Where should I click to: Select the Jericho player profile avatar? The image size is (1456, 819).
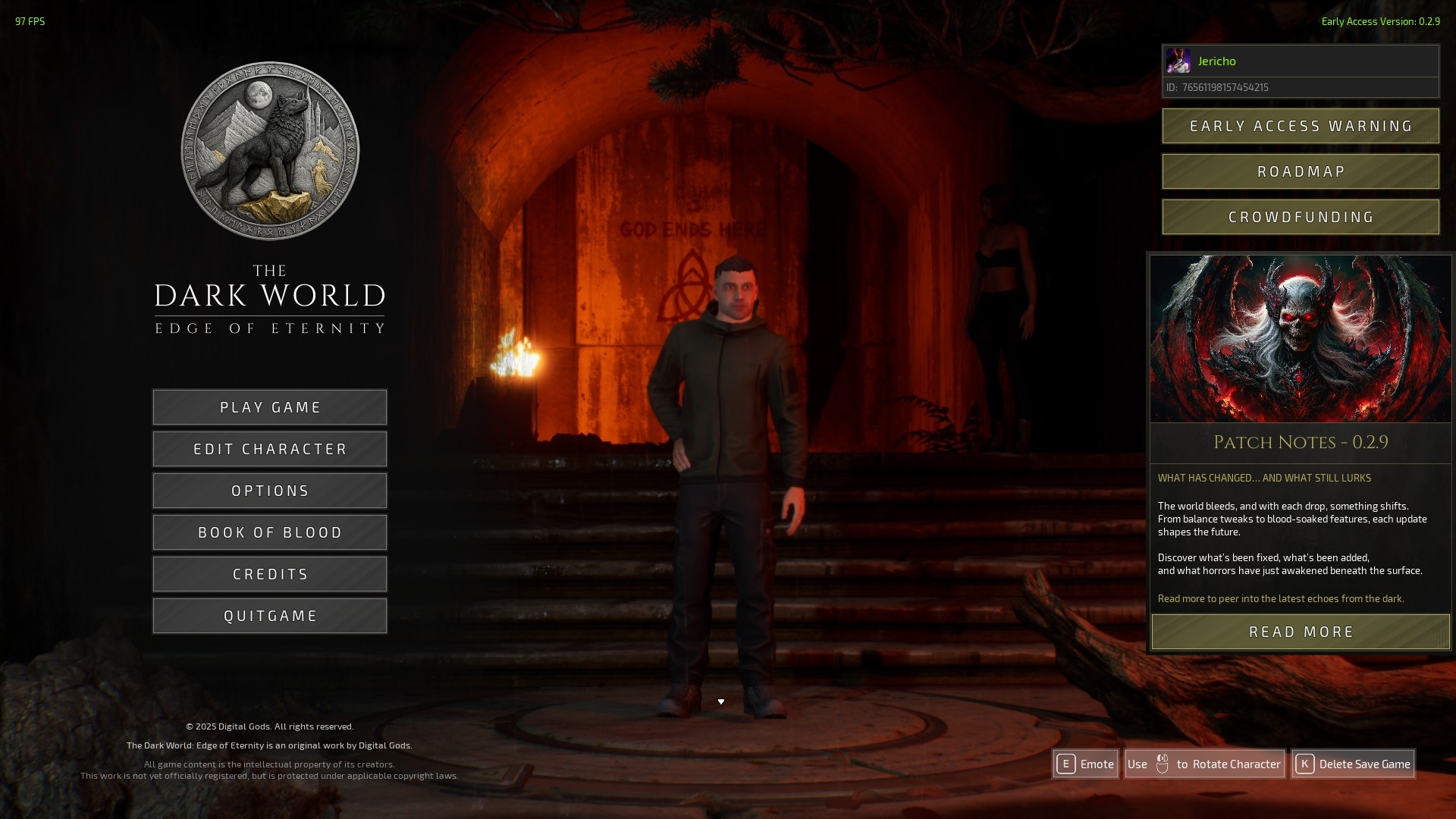1178,61
